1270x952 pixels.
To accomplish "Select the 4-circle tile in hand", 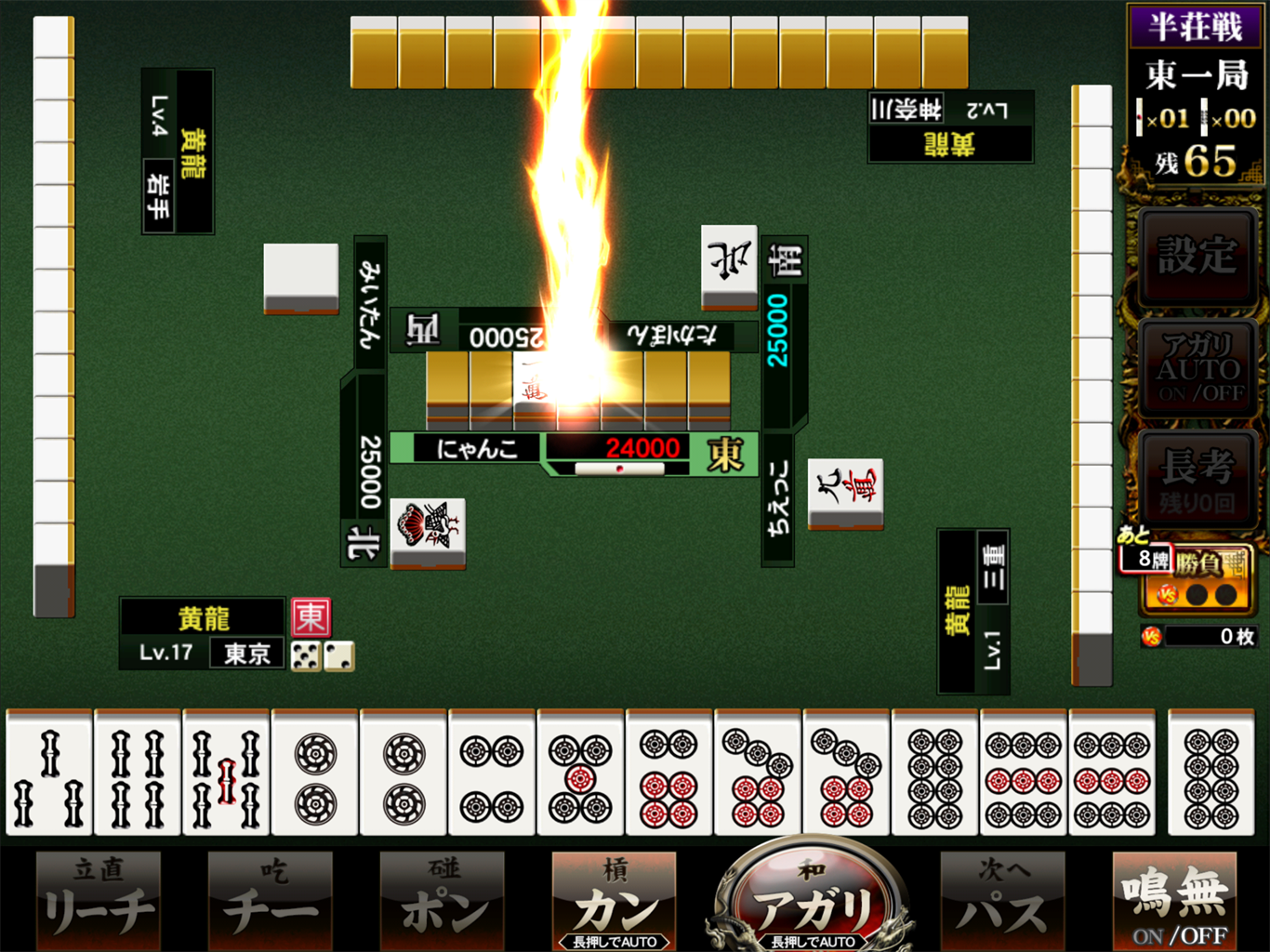I will click(492, 773).
